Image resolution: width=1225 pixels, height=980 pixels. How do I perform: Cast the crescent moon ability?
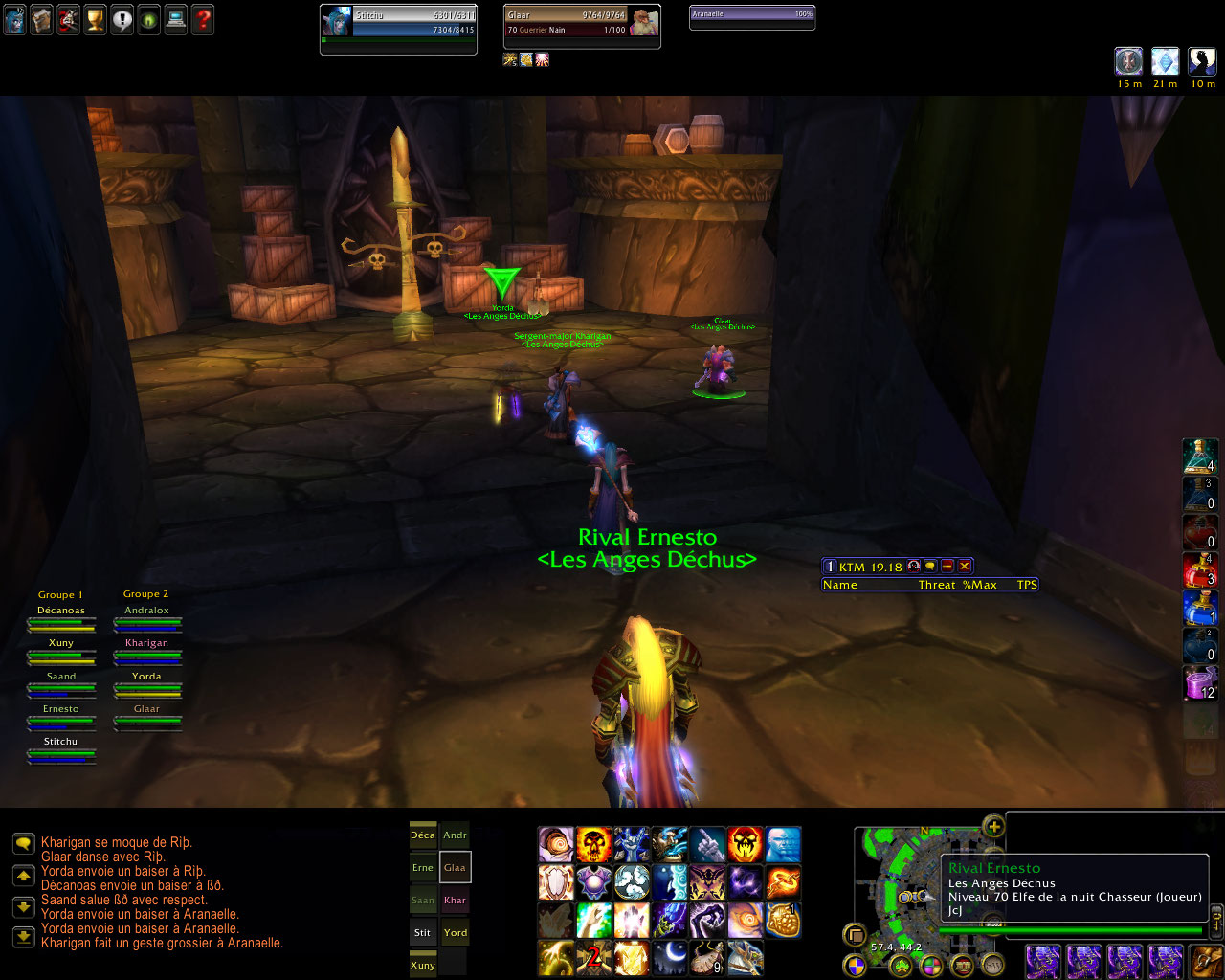tap(670, 956)
